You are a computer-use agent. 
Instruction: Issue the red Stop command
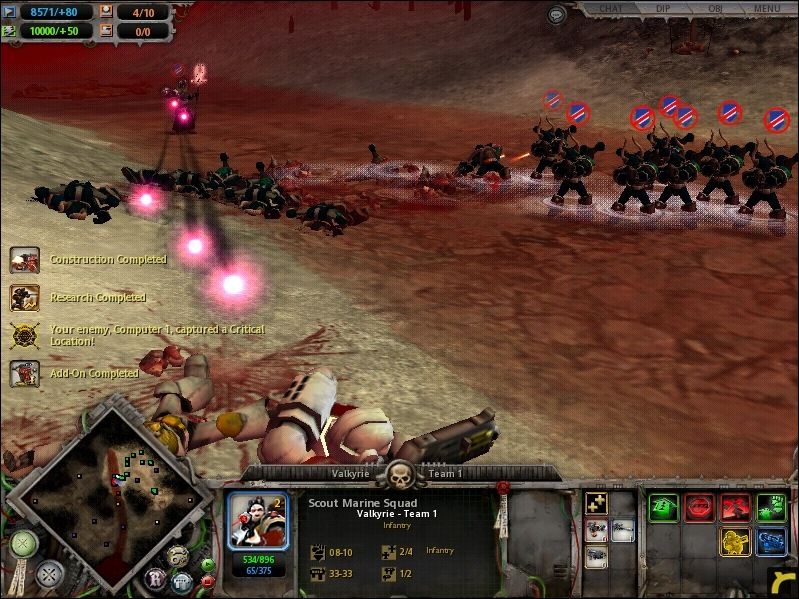tap(700, 507)
